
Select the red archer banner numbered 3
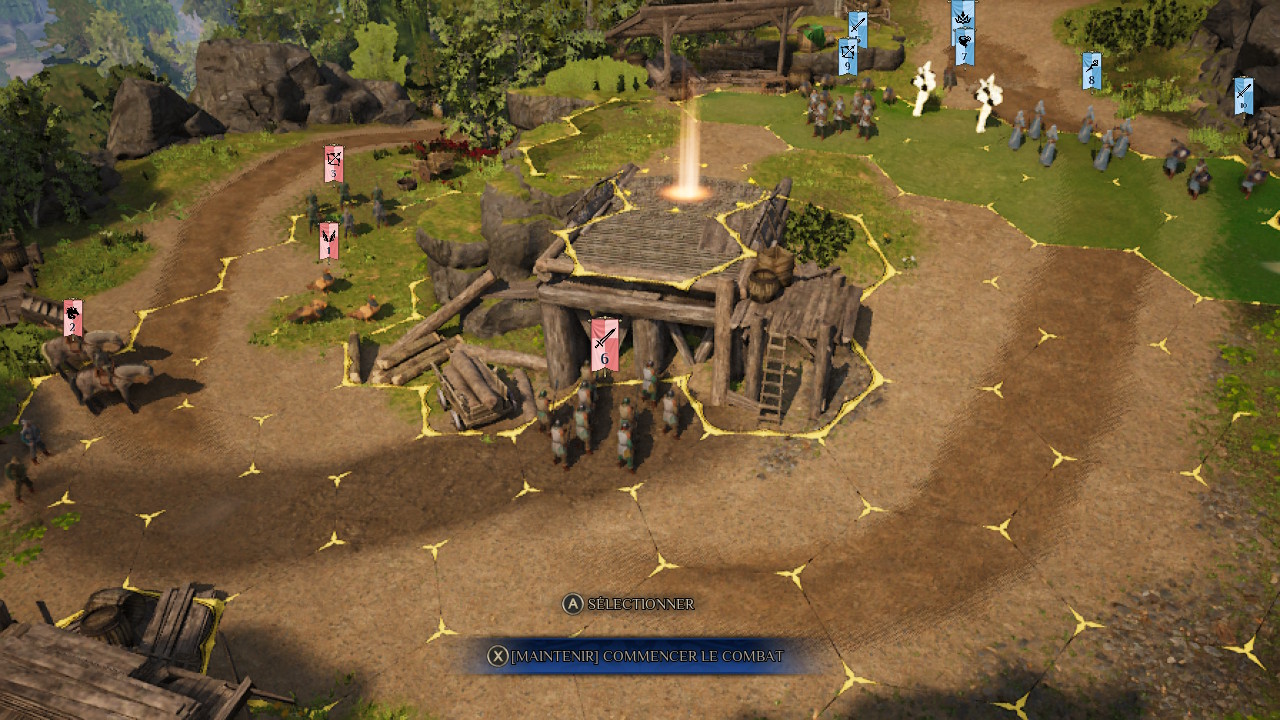point(333,164)
